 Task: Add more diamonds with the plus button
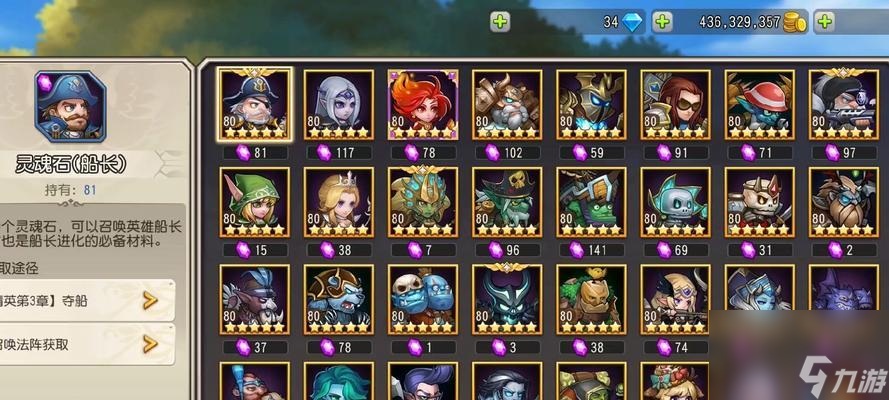coord(662,21)
